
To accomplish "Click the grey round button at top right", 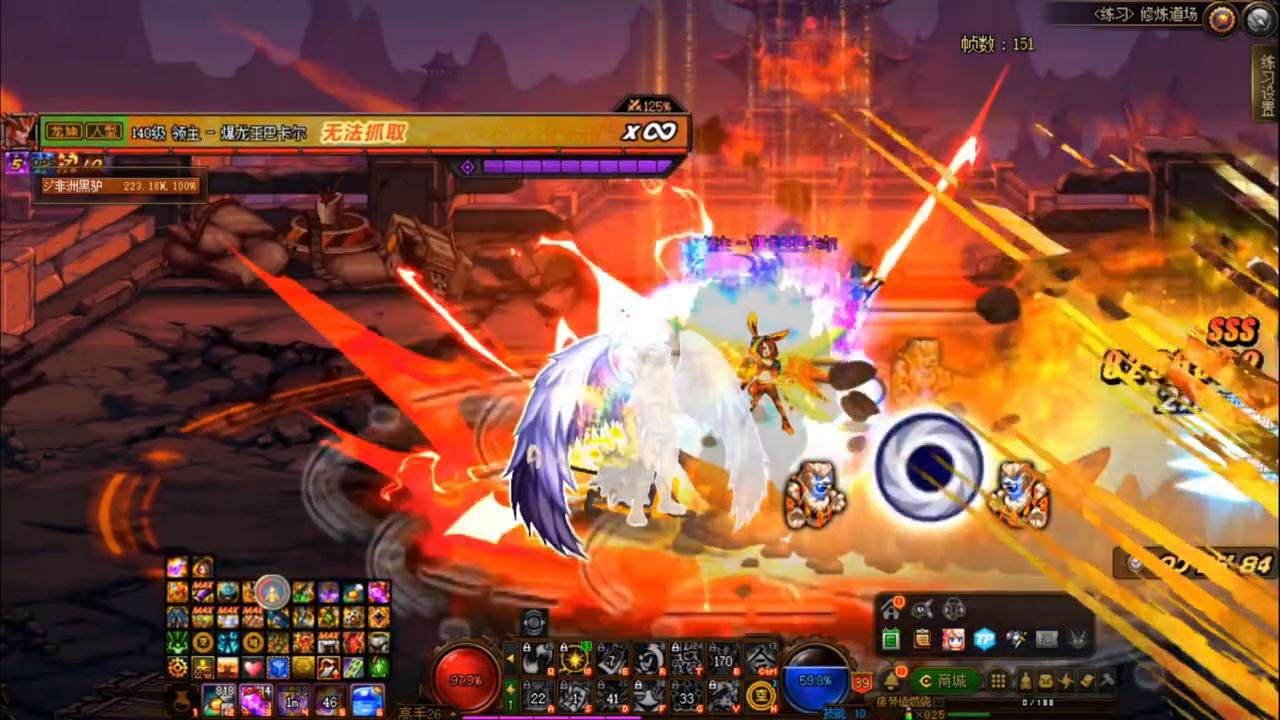I will [1259, 19].
